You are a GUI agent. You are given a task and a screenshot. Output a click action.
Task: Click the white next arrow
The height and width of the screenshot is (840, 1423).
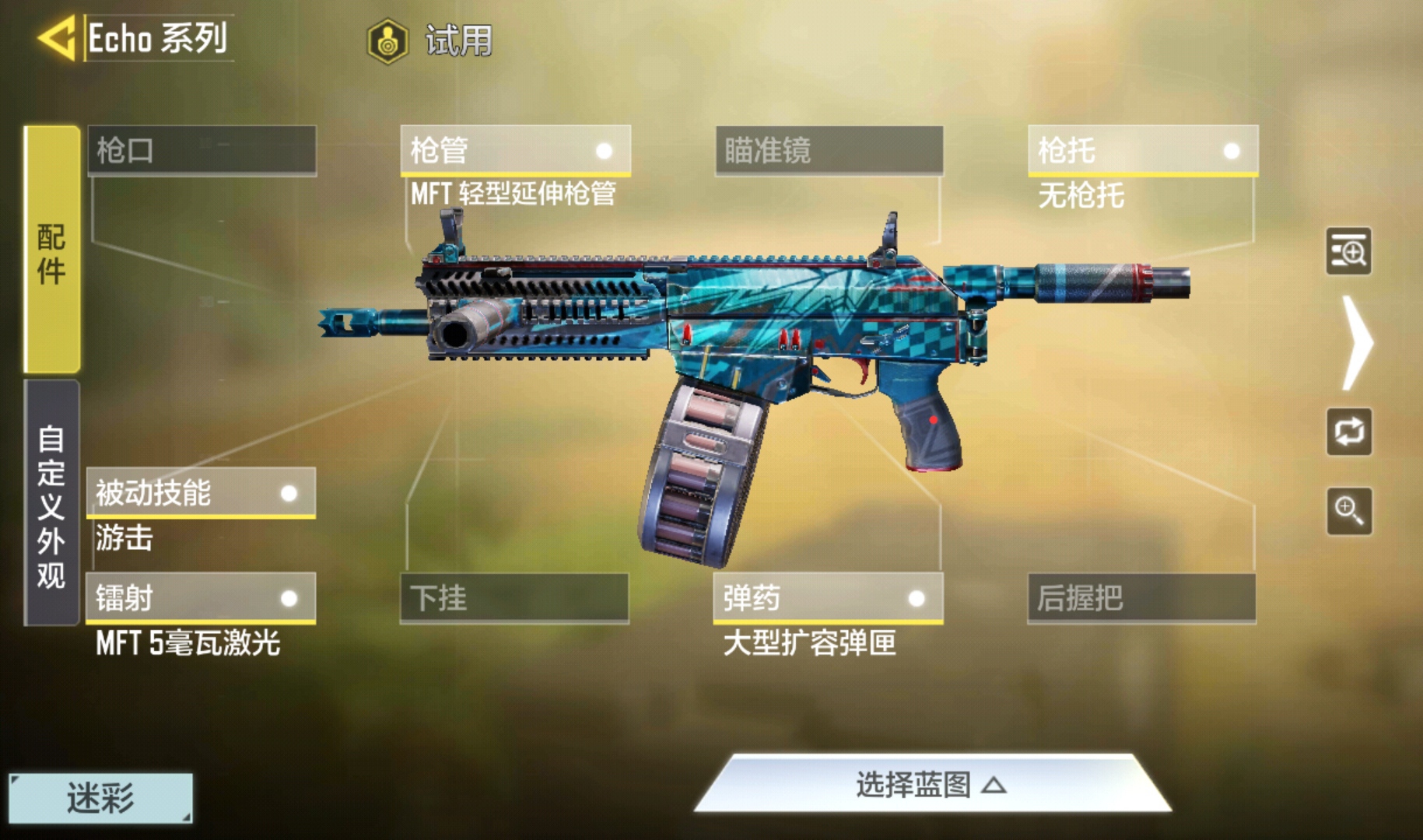pyautogui.click(x=1357, y=343)
